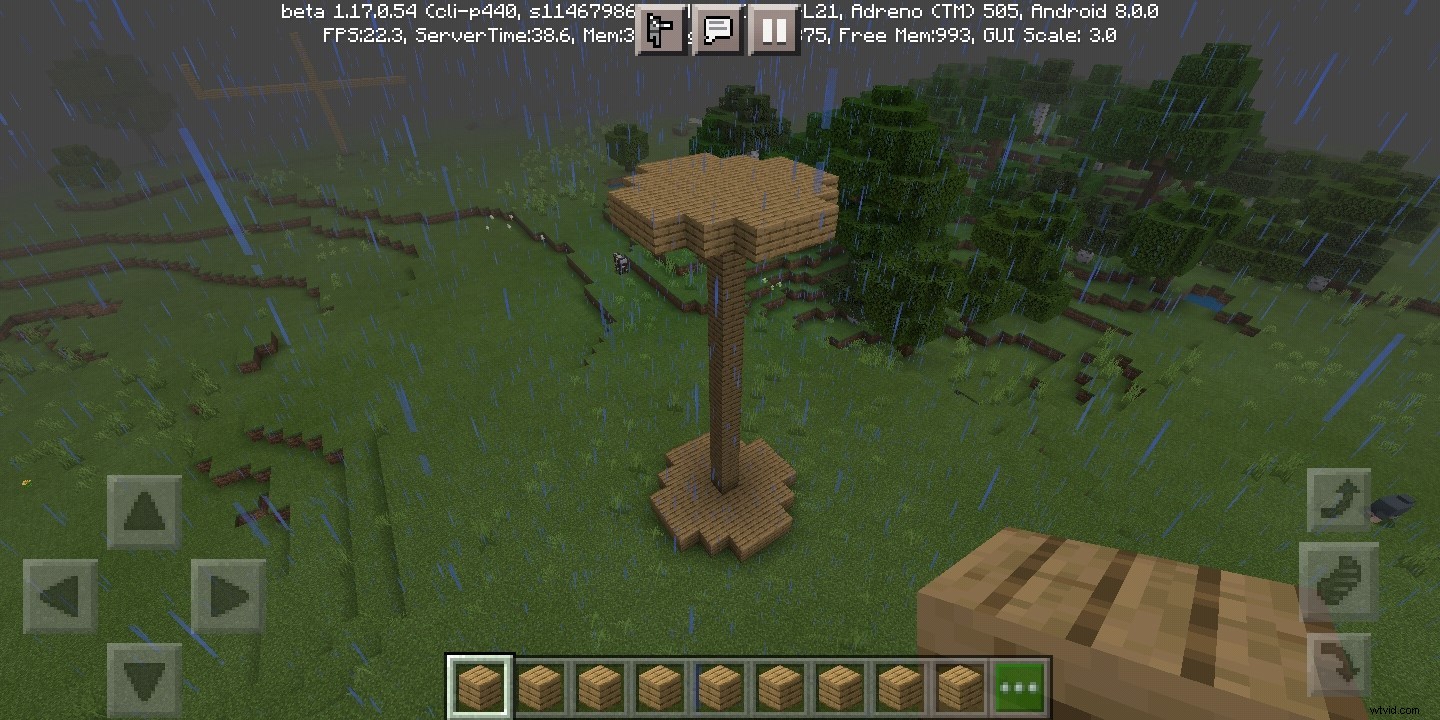Select the fifth hotbar slot

coord(719,684)
